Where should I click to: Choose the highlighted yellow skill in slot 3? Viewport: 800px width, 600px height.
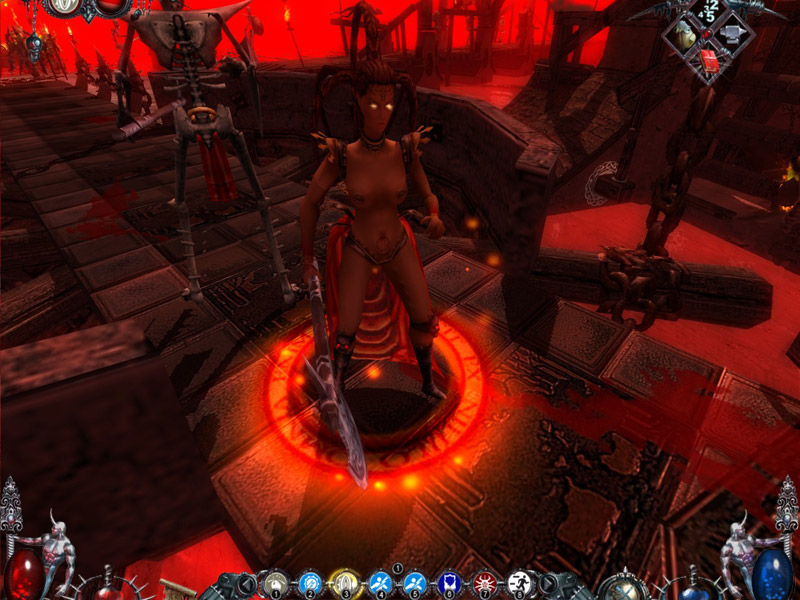tap(345, 581)
